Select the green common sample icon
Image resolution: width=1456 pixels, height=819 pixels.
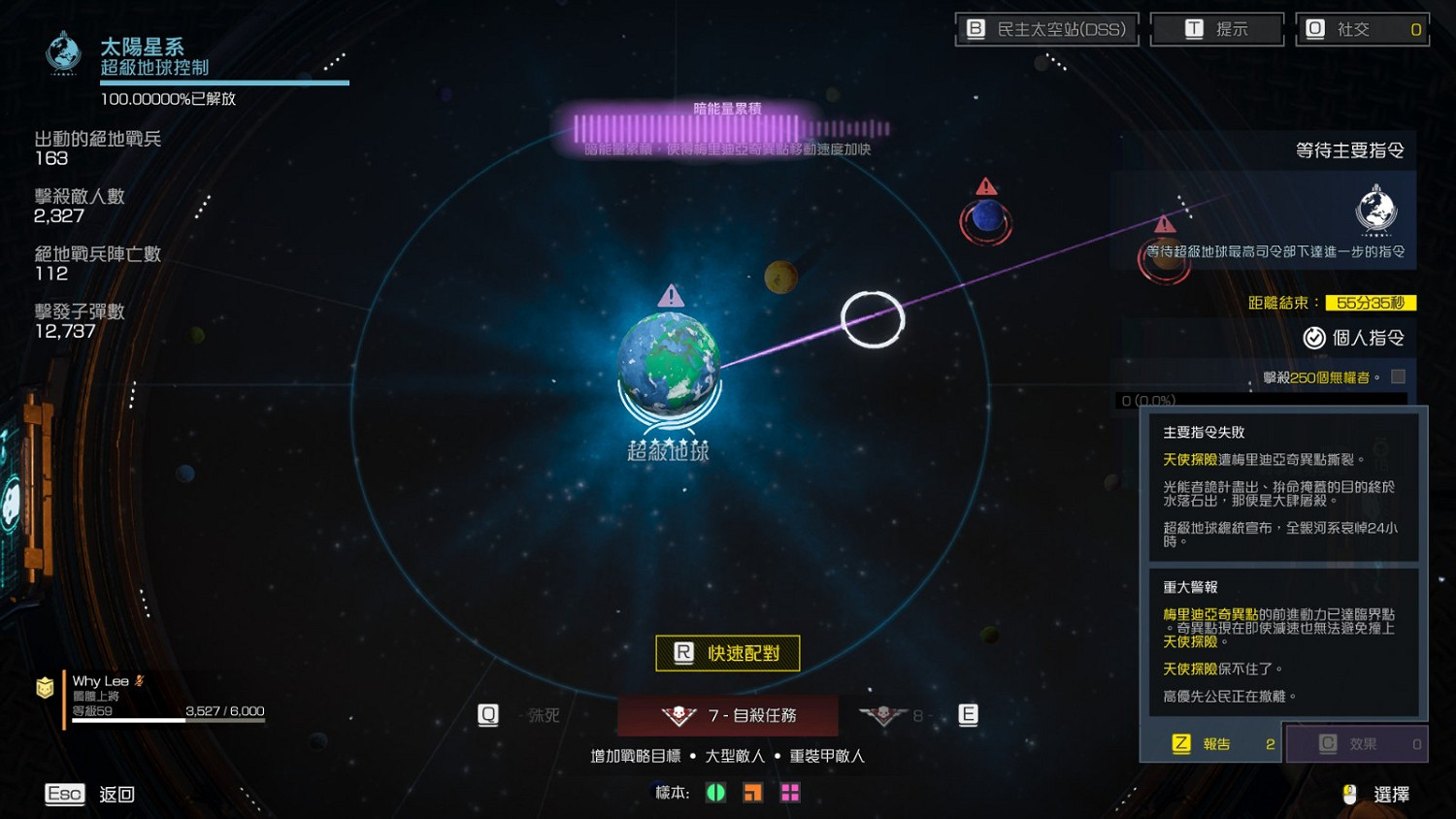pos(715,793)
